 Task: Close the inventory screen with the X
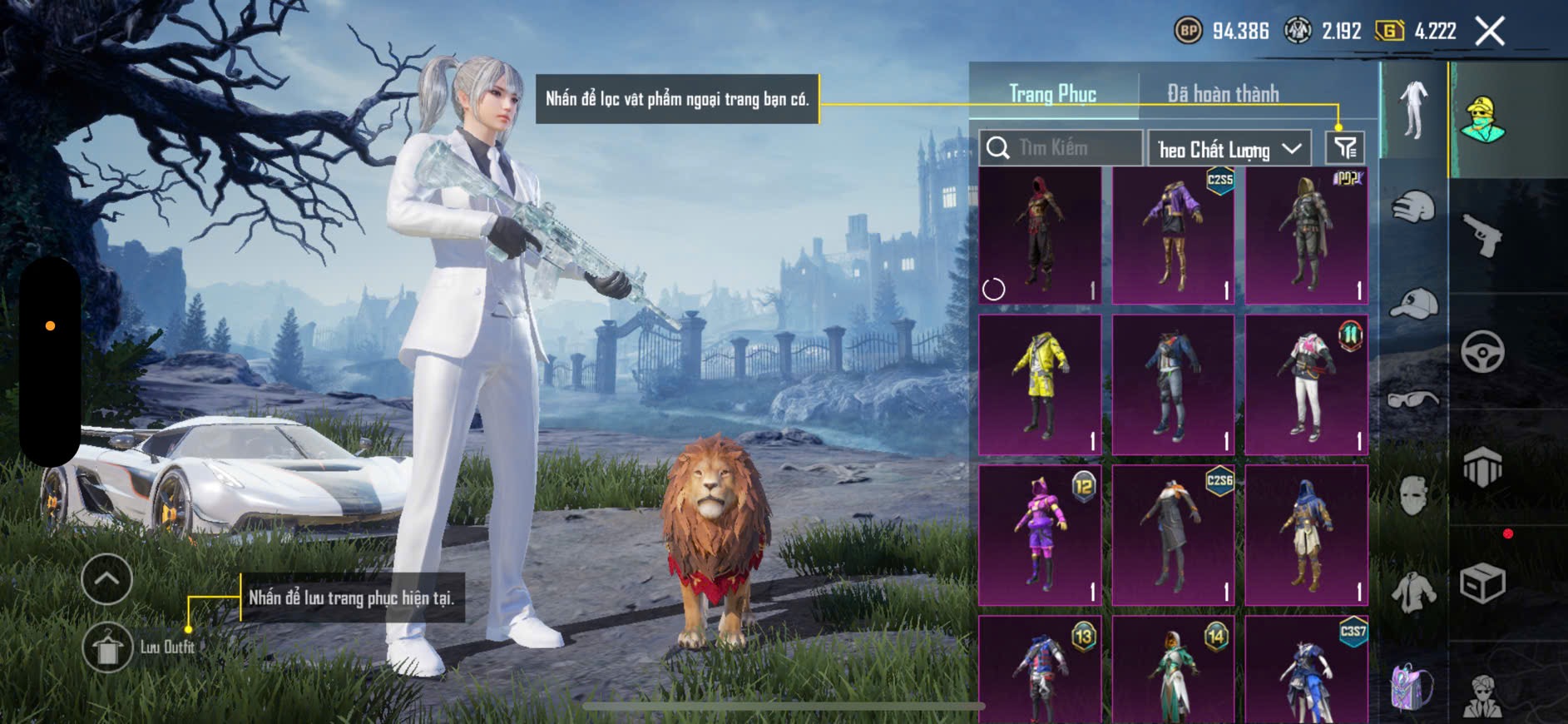(x=1490, y=32)
